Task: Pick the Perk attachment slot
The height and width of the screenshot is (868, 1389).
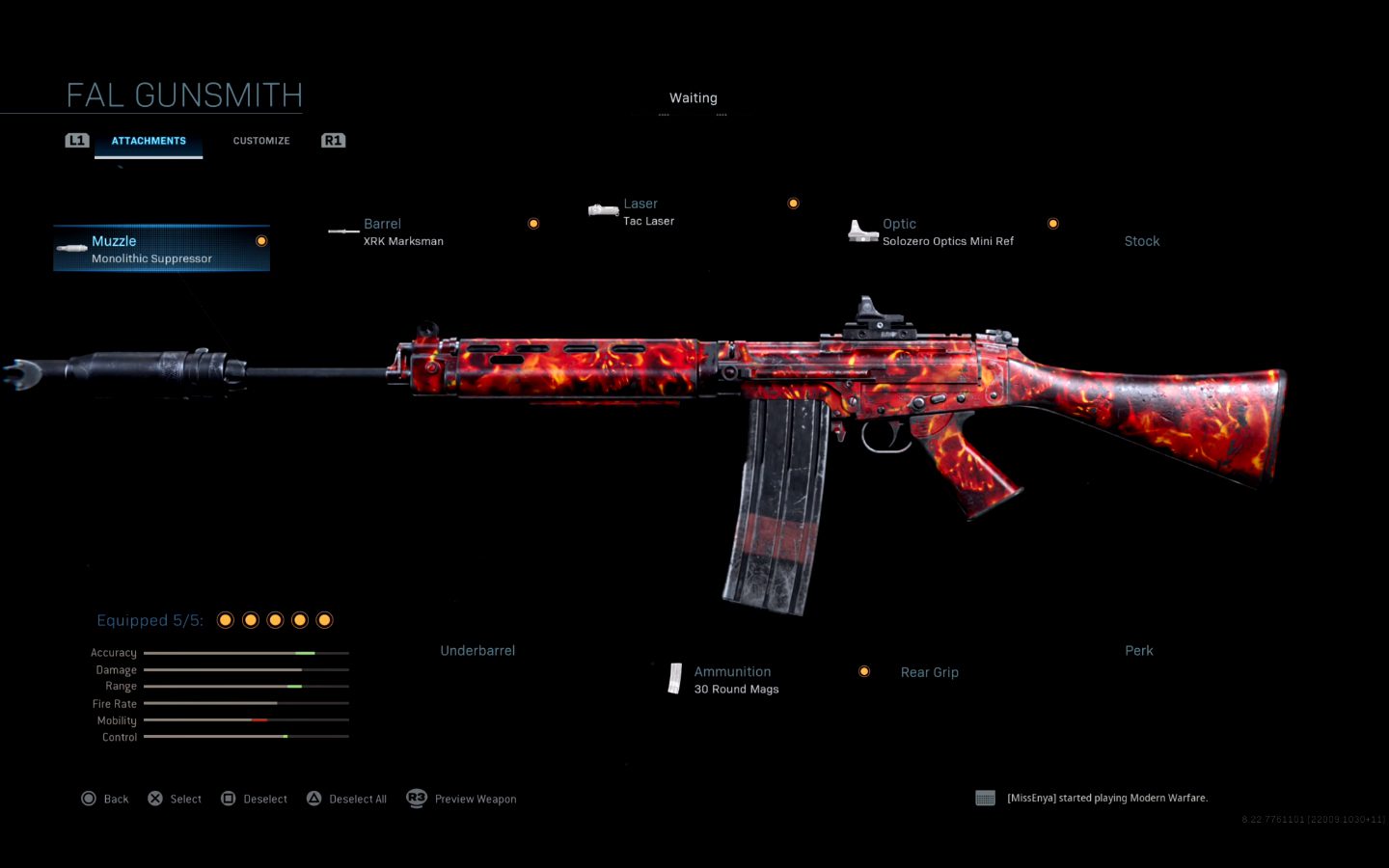Action: pyautogui.click(x=1139, y=651)
